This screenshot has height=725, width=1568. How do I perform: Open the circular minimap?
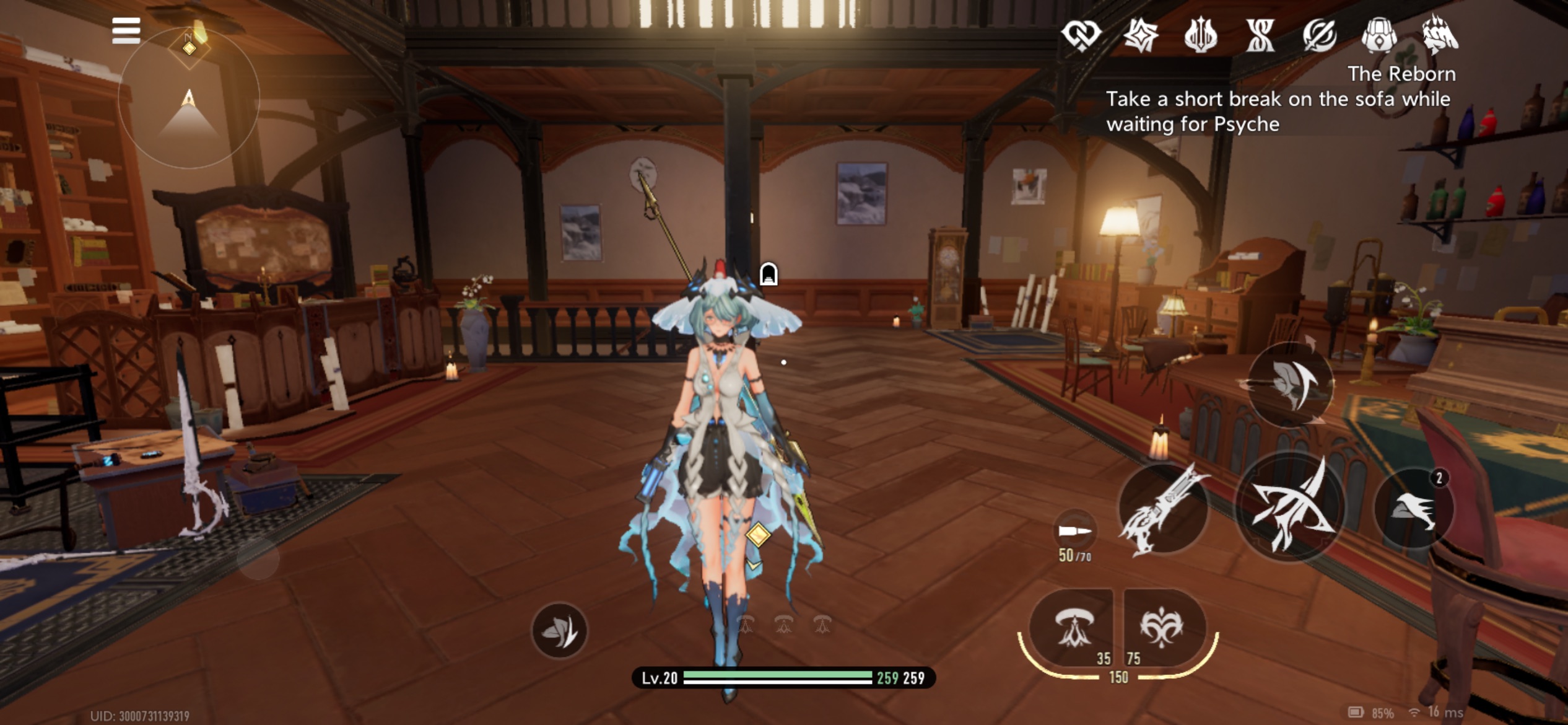(x=189, y=98)
